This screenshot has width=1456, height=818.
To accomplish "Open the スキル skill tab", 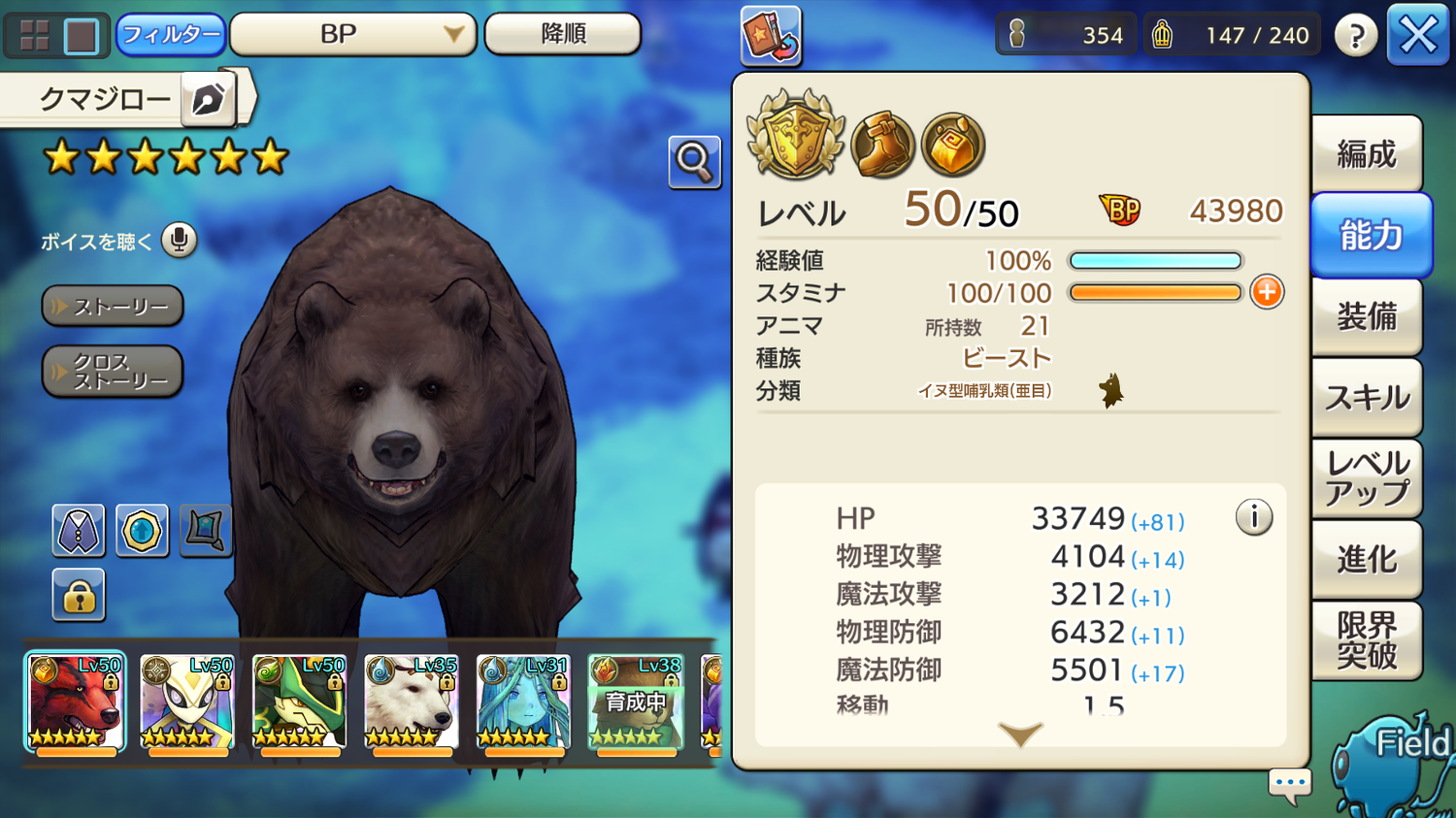I will 1366,397.
